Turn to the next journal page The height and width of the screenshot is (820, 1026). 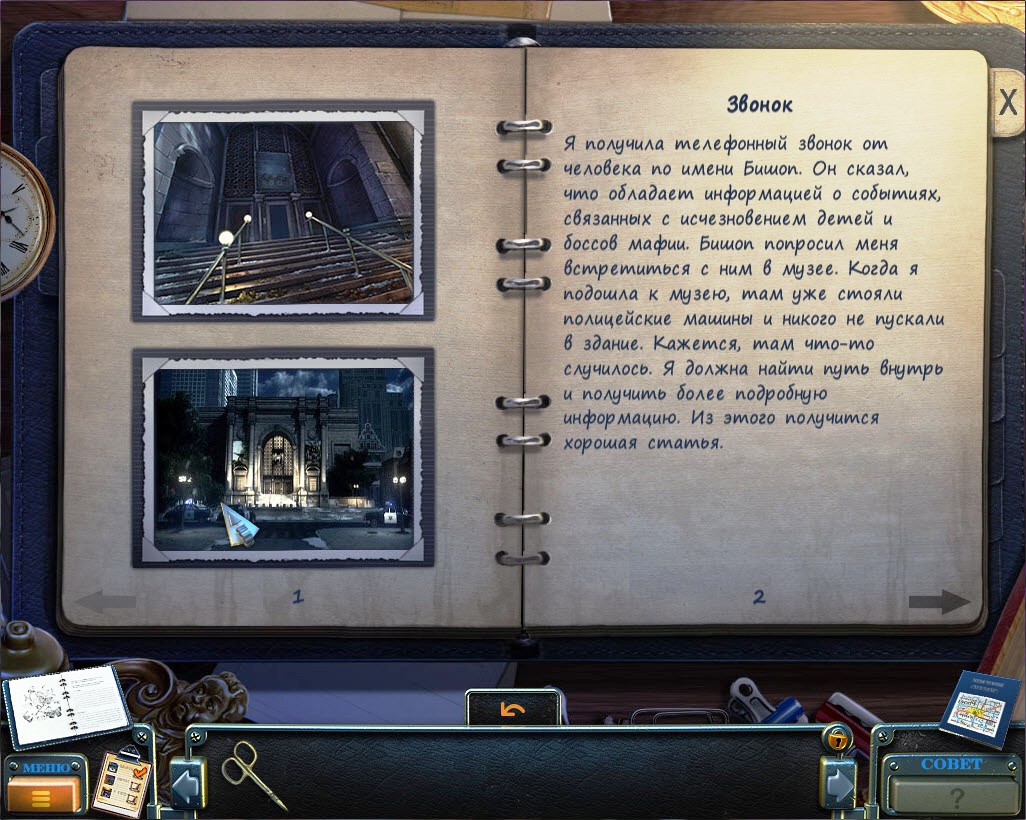(x=939, y=602)
